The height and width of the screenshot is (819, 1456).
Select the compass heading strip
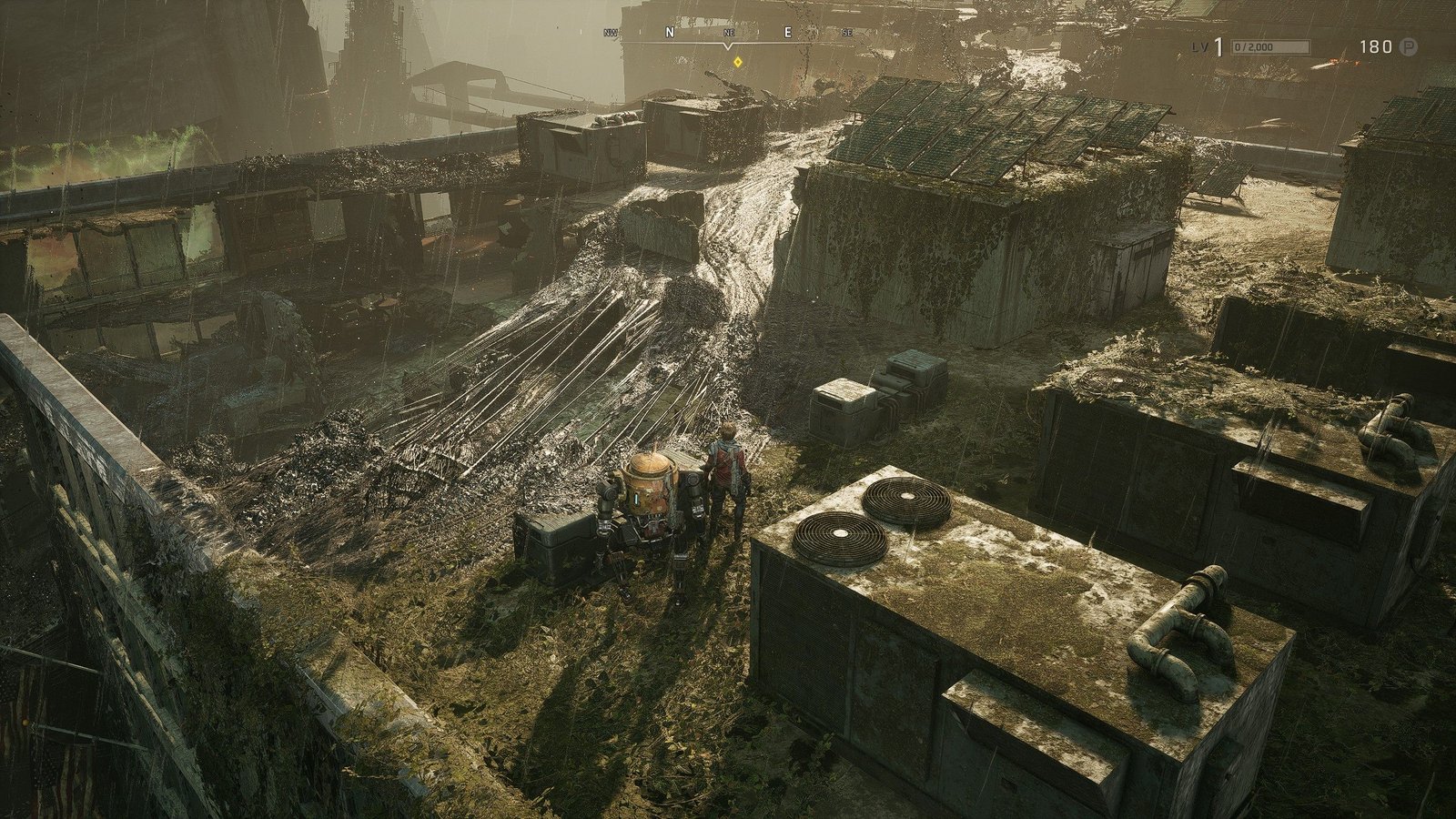coord(728,33)
